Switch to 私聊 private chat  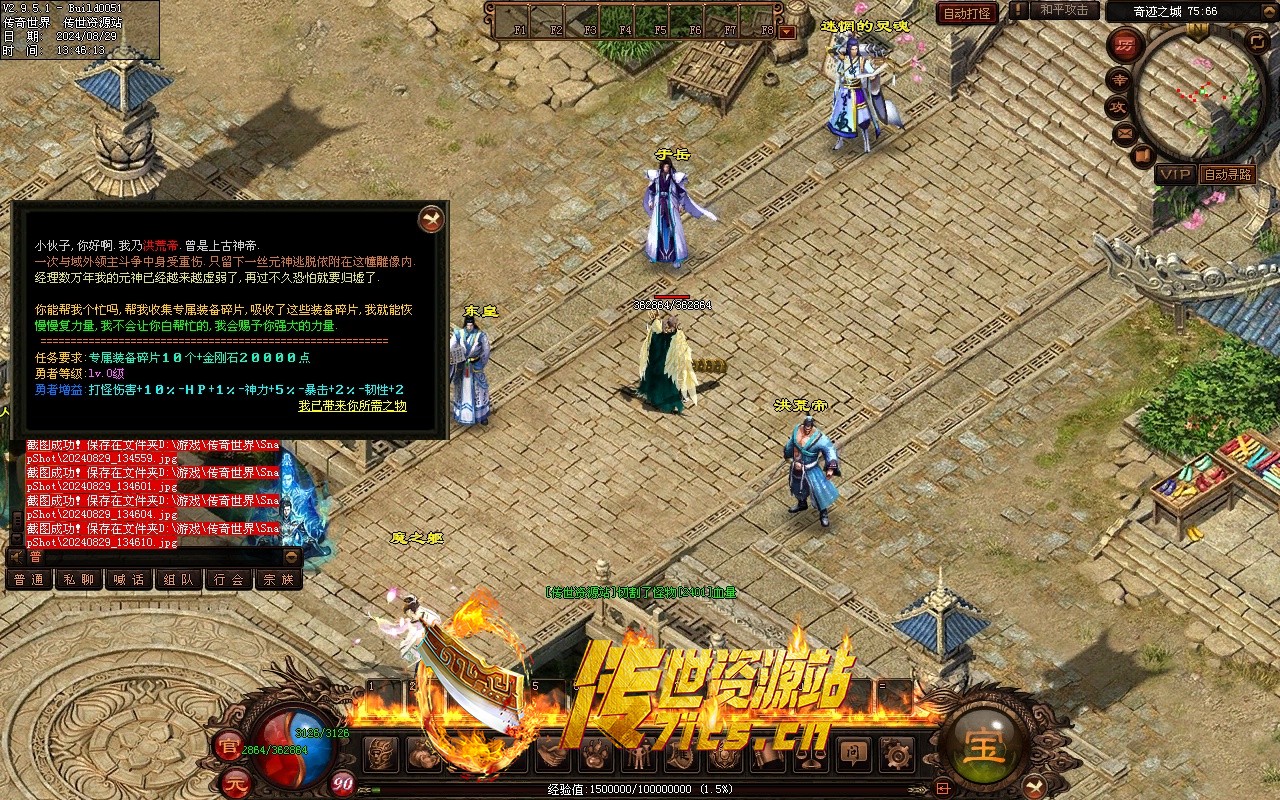point(79,579)
